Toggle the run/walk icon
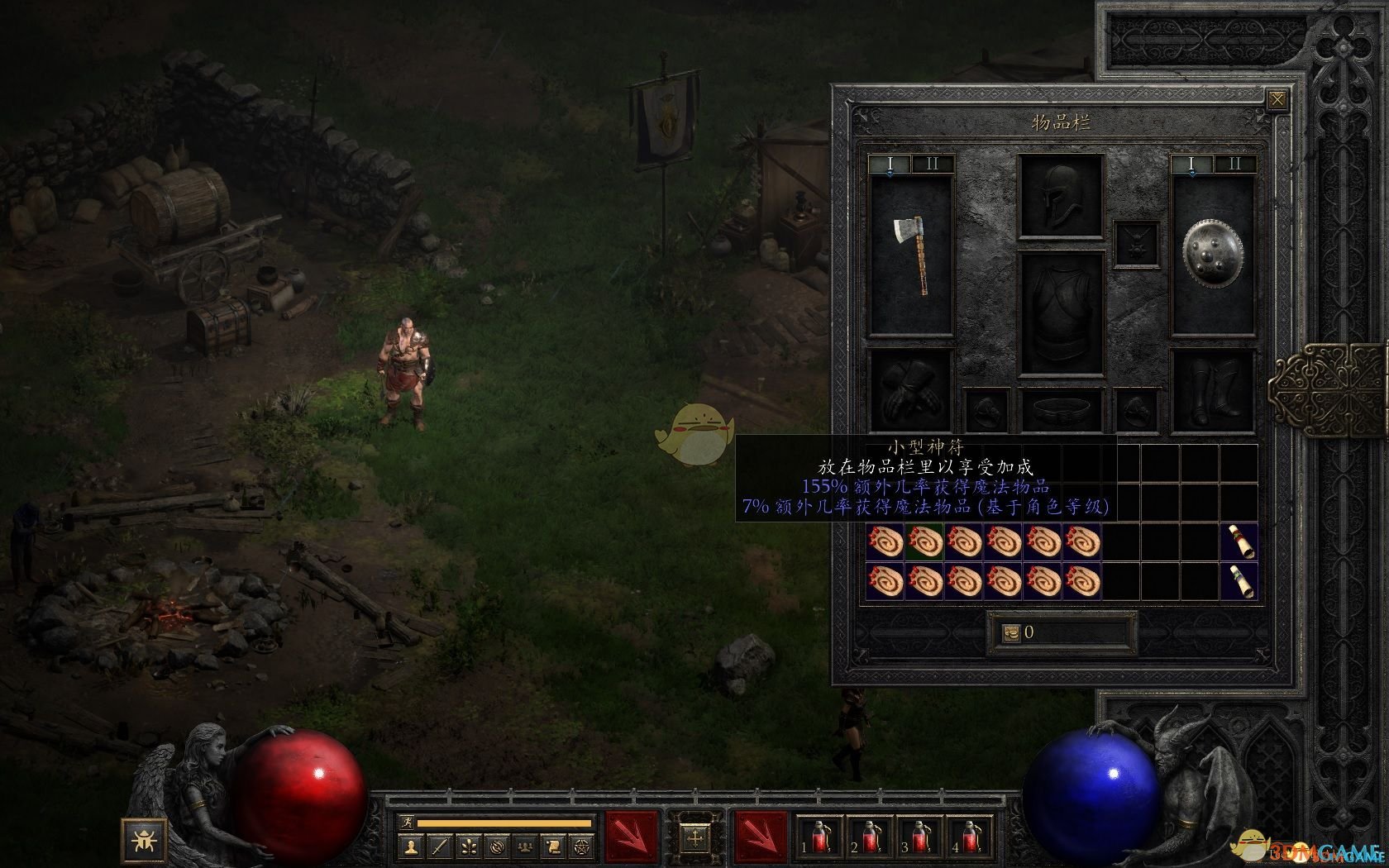The width and height of the screenshot is (1389, 868). tap(406, 823)
